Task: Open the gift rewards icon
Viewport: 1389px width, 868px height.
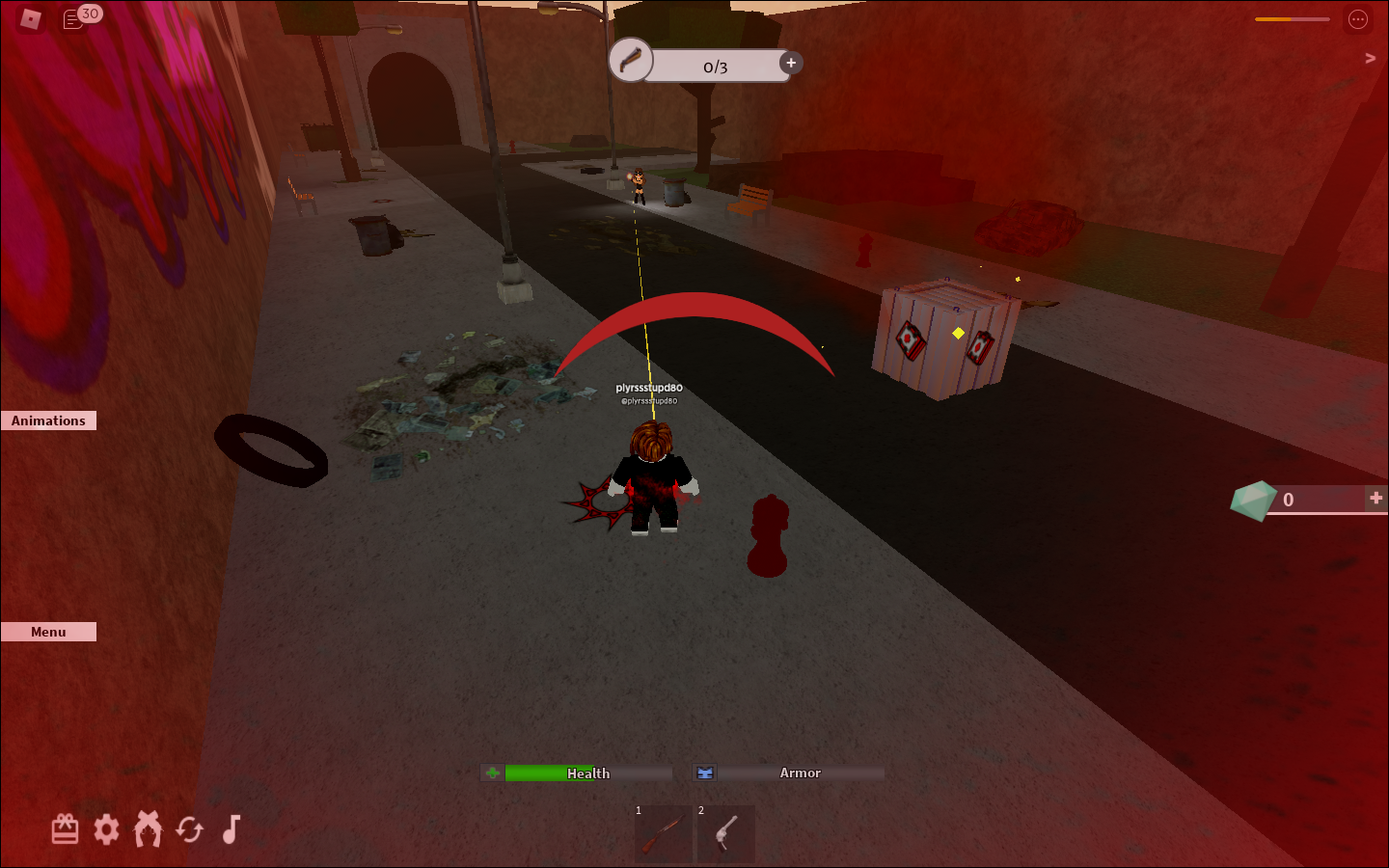Action: coord(64,828)
